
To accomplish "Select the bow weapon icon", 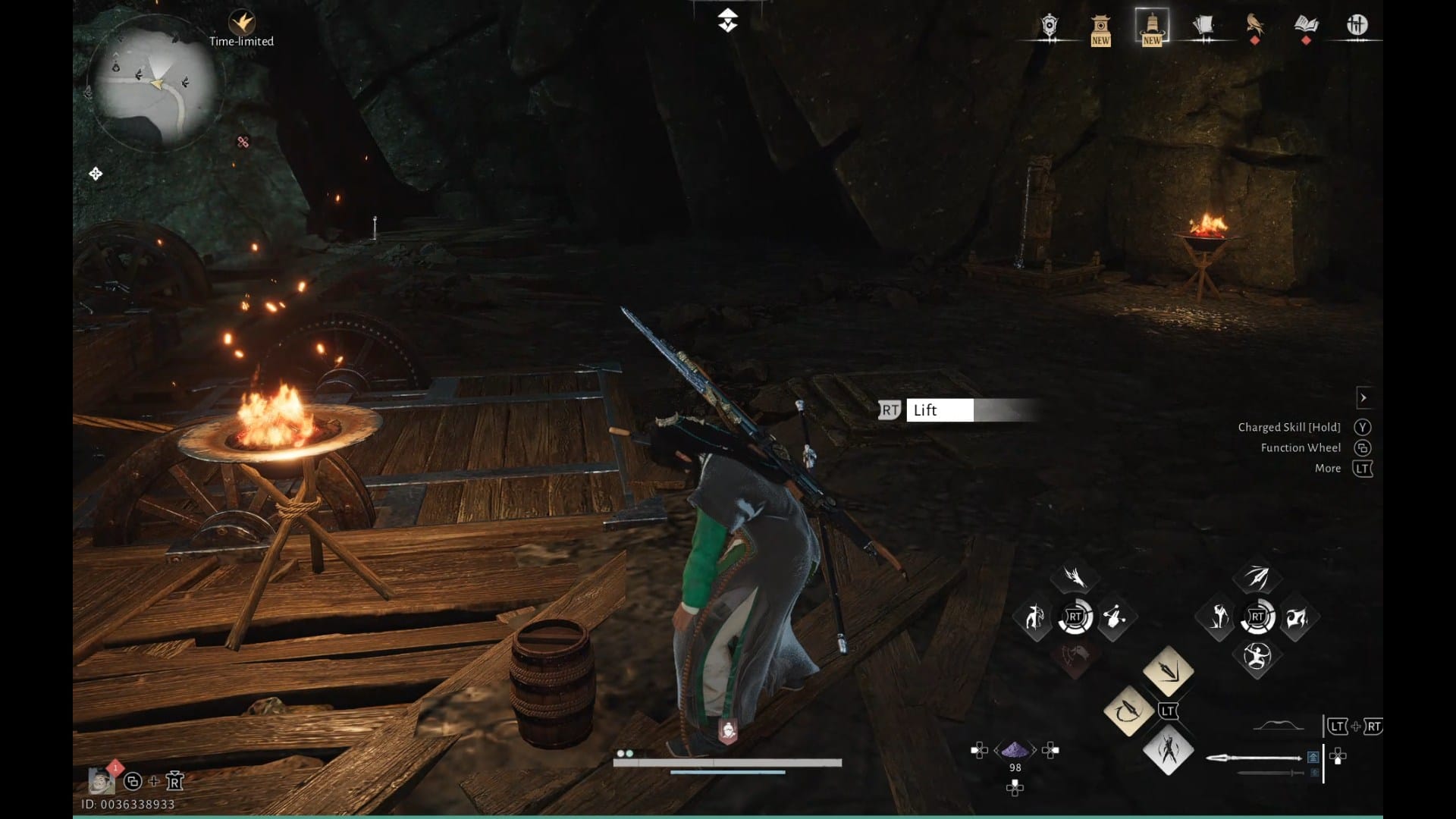I will coord(1278,726).
